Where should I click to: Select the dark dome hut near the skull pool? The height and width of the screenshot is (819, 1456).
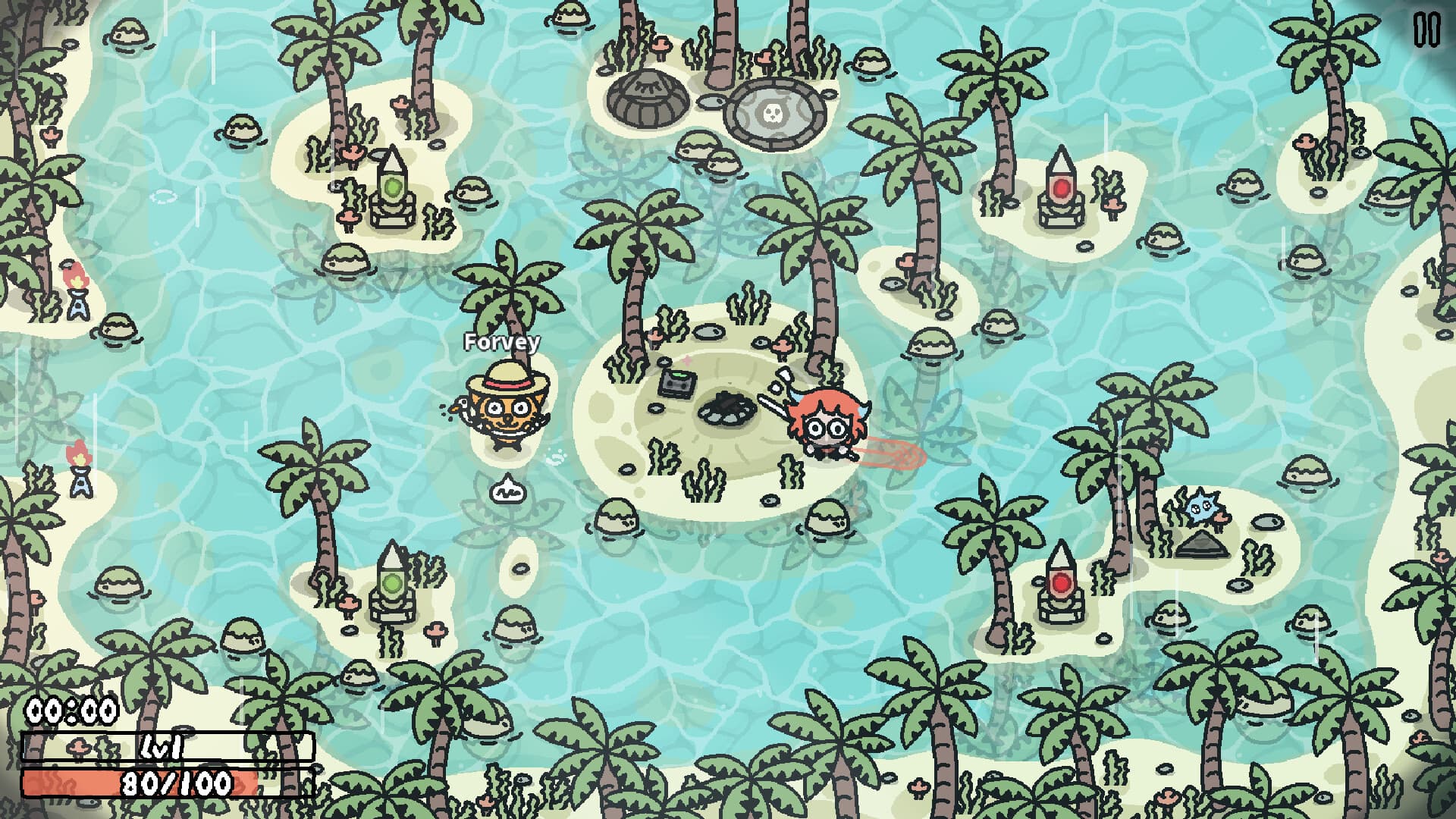[x=648, y=99]
